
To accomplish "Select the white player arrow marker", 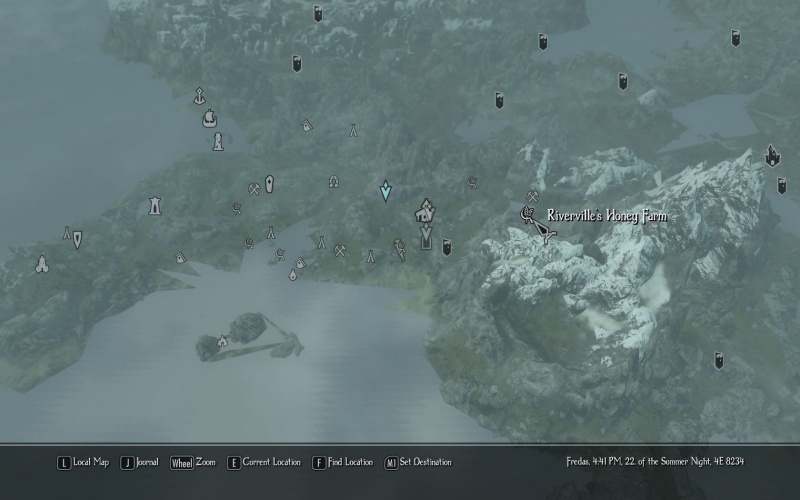I will [543, 233].
